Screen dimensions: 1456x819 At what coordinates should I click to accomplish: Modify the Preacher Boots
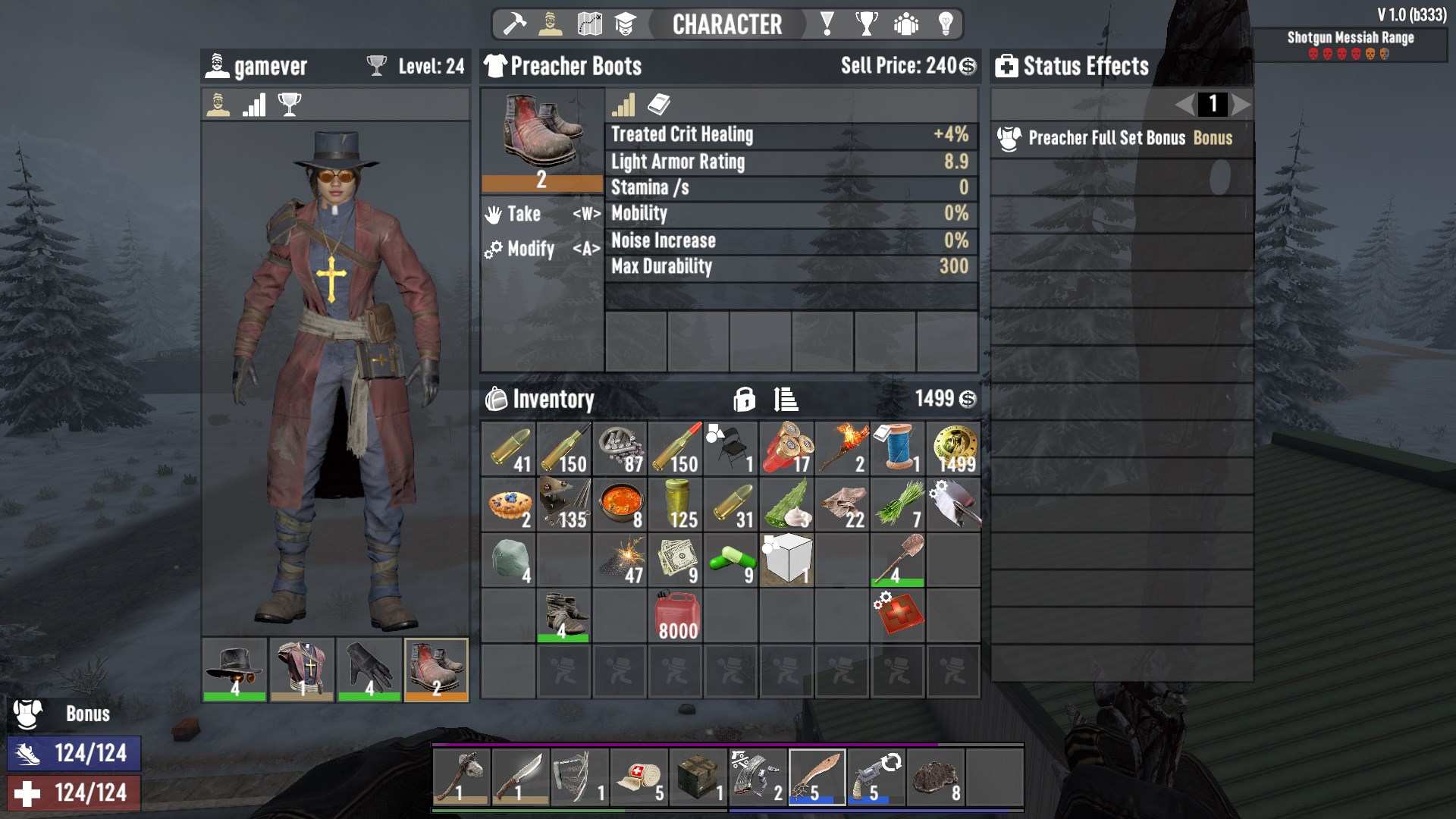pos(541,249)
